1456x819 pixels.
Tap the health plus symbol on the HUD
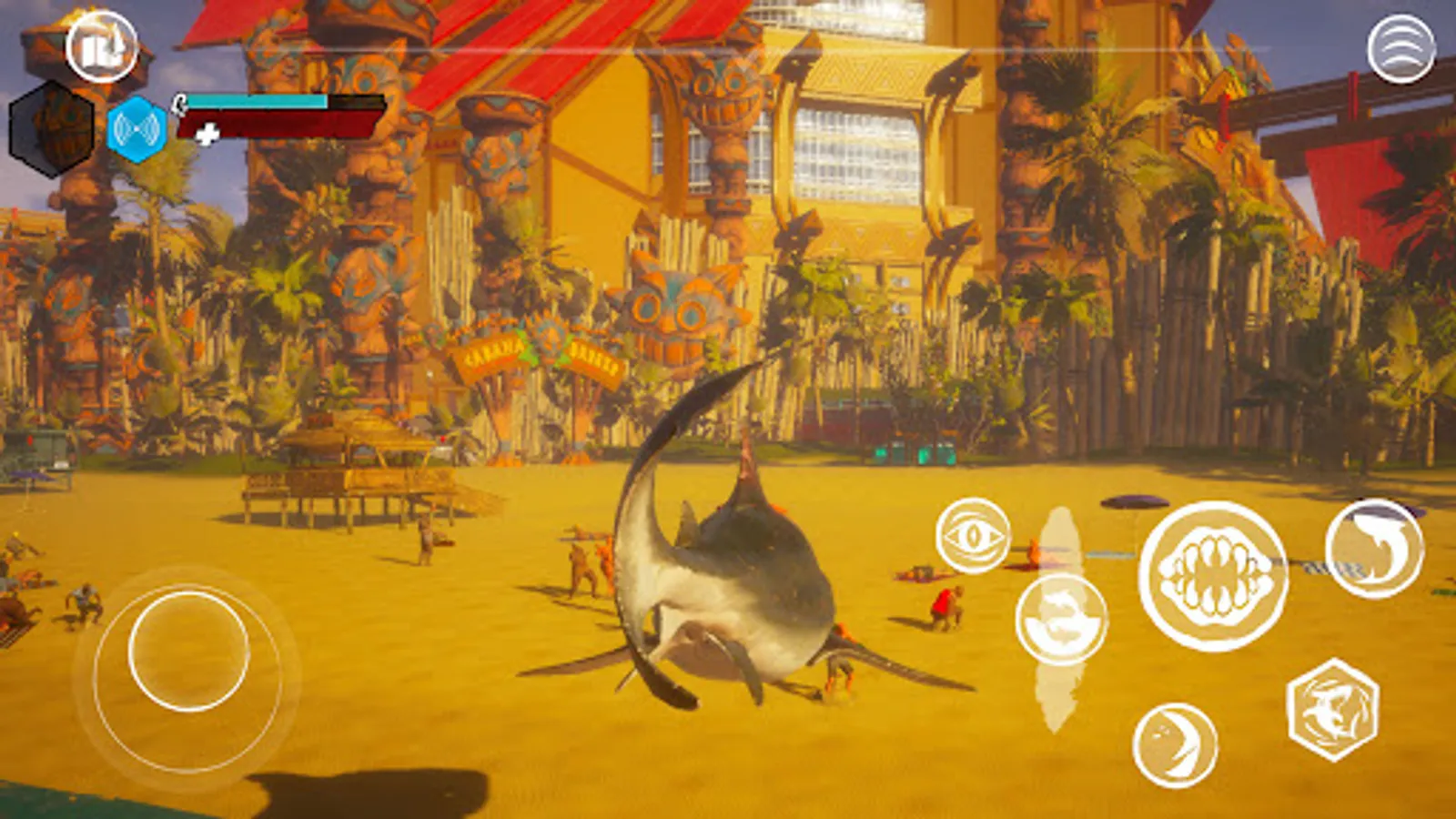click(207, 132)
